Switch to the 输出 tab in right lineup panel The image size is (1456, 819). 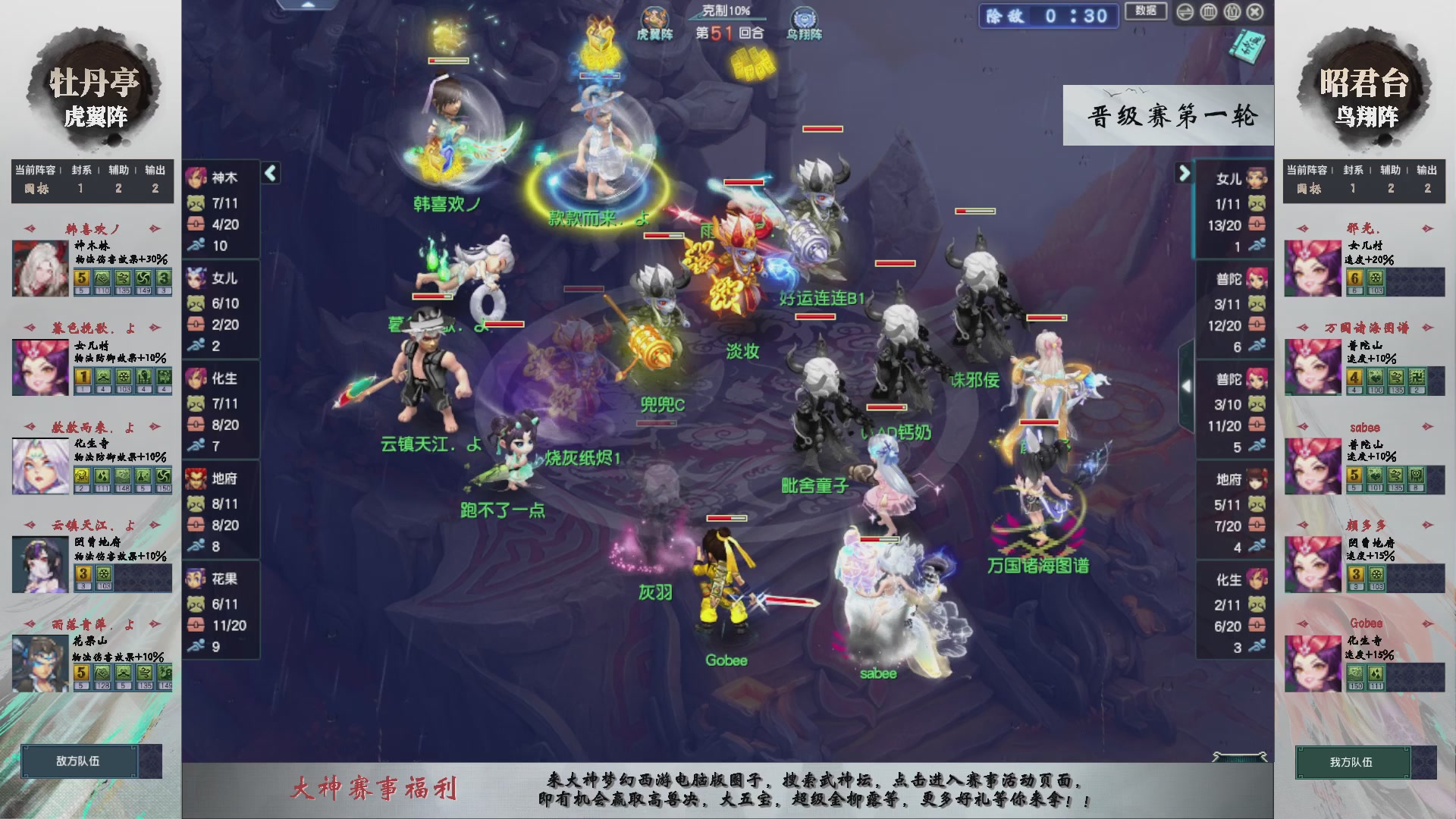pos(1426,171)
